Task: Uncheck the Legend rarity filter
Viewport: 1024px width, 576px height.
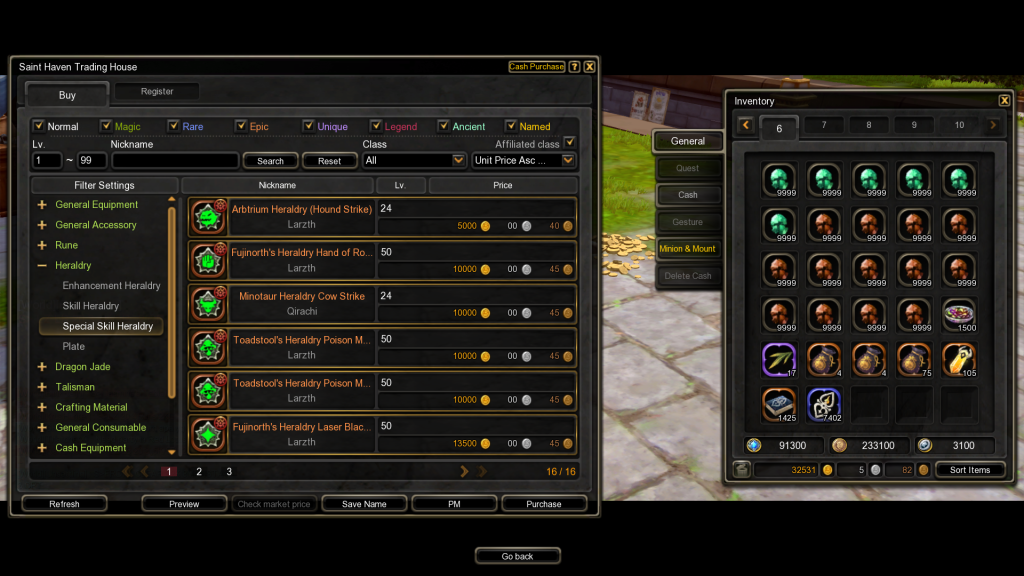Action: pos(376,126)
